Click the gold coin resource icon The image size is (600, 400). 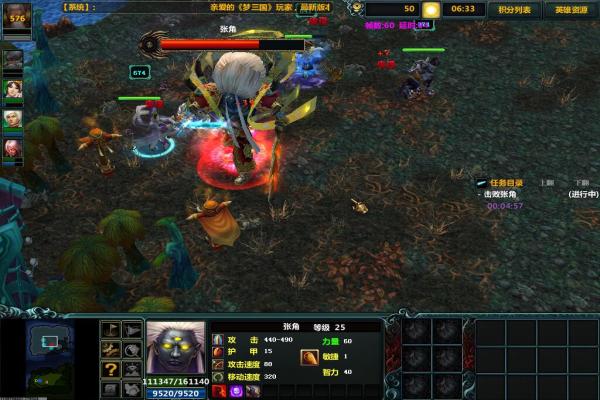click(x=430, y=9)
